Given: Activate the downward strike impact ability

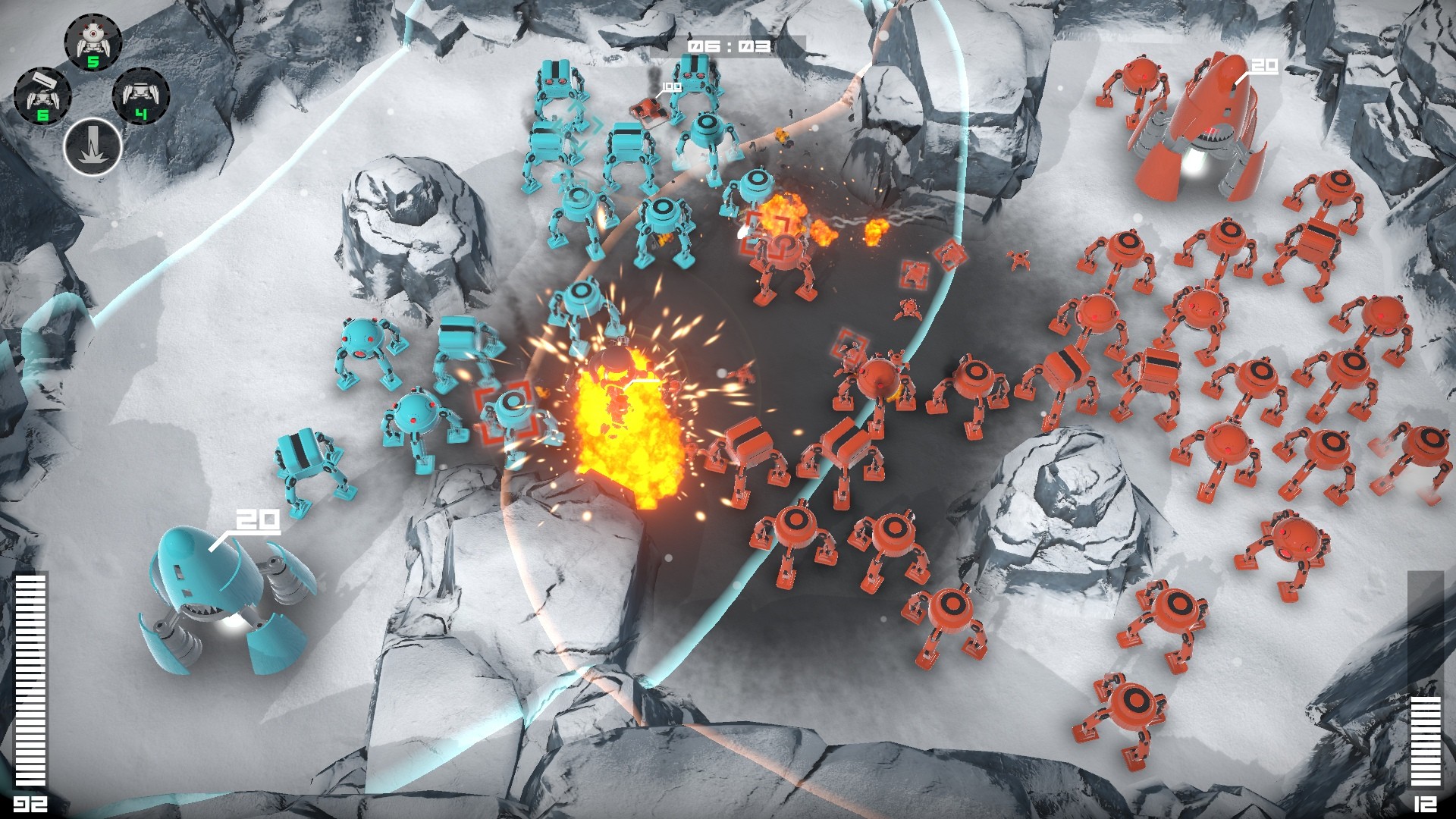Looking at the screenshot, I should (x=93, y=148).
